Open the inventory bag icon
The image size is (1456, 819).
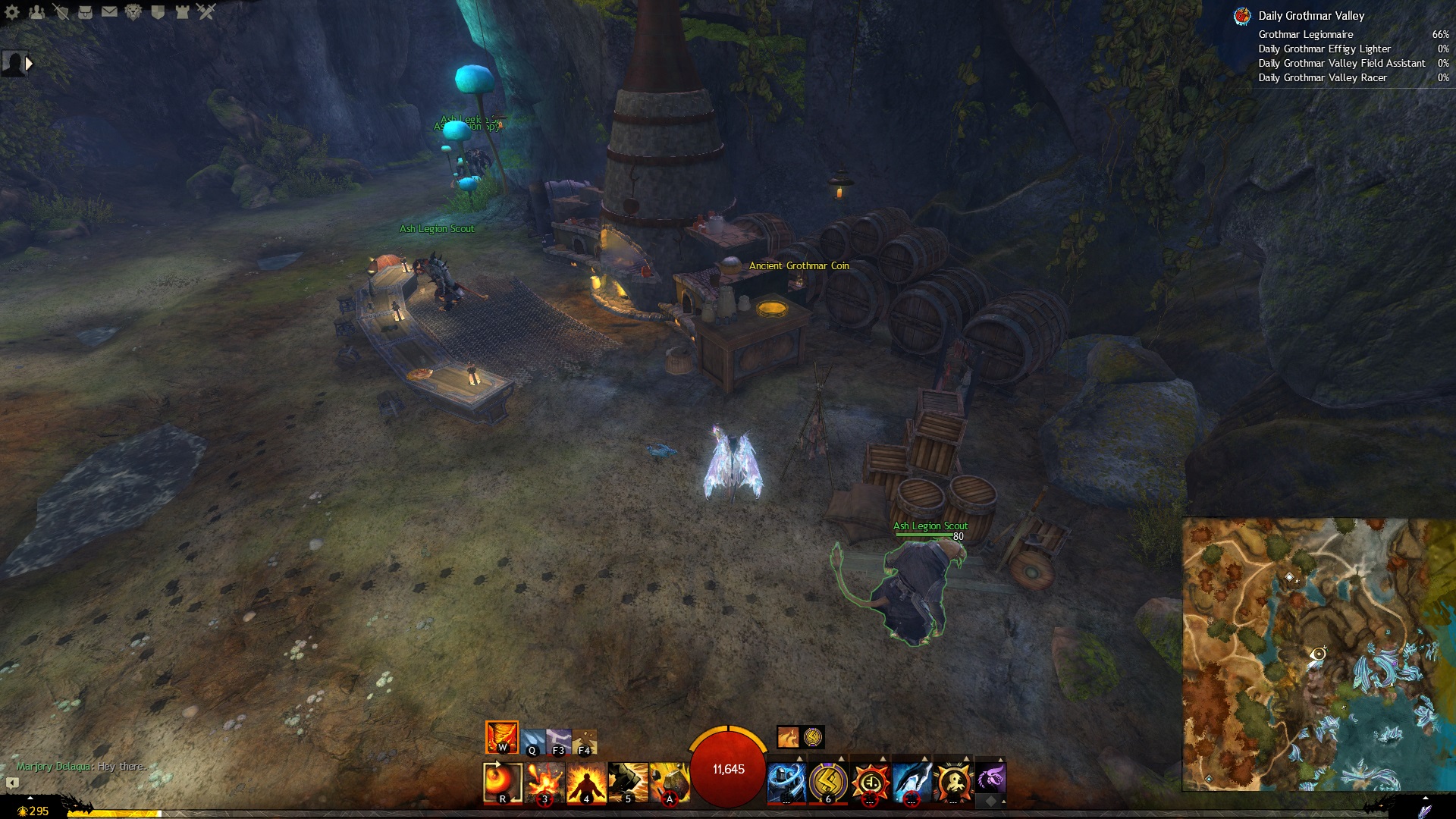85,11
